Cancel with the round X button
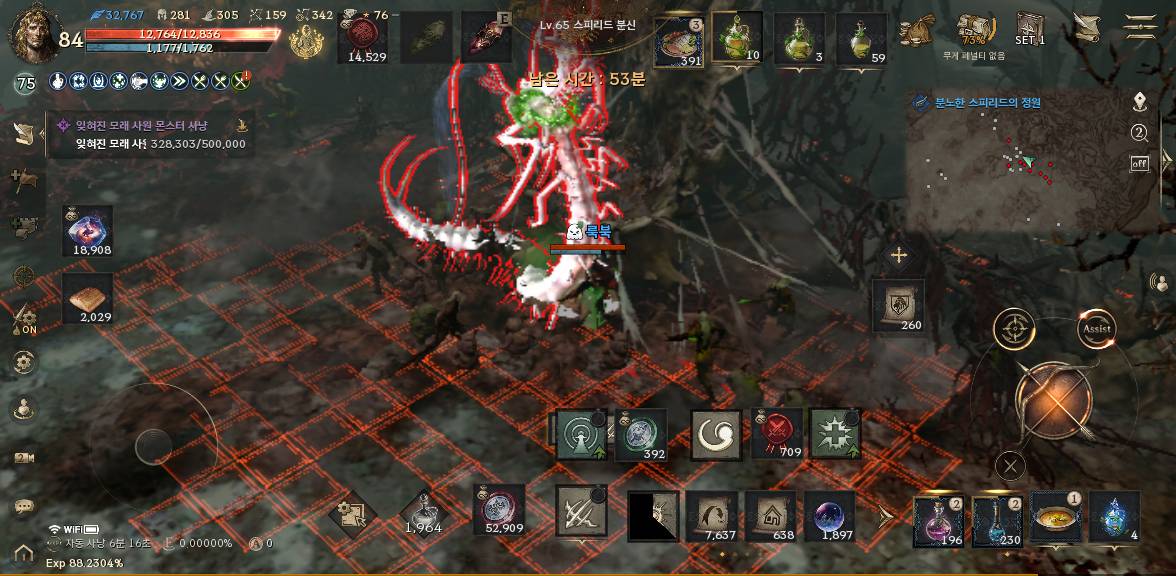This screenshot has height=576, width=1176. [x=1011, y=465]
